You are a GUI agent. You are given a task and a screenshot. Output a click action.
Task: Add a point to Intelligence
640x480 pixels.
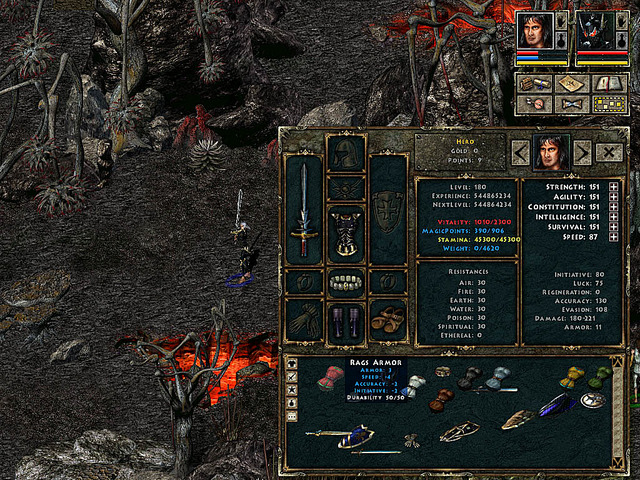pyautogui.click(x=613, y=217)
